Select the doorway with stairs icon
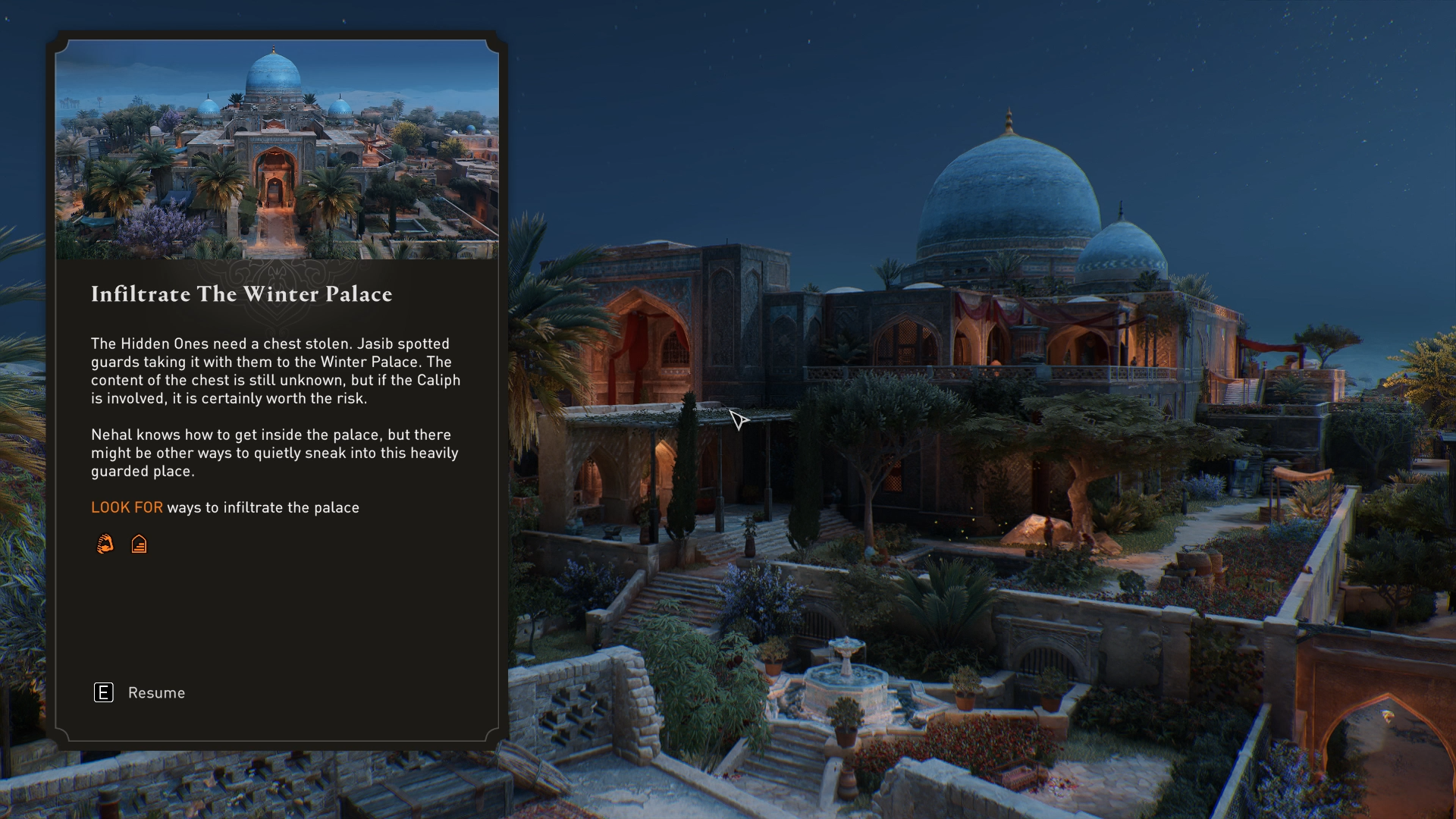1456x819 pixels. pos(139,544)
